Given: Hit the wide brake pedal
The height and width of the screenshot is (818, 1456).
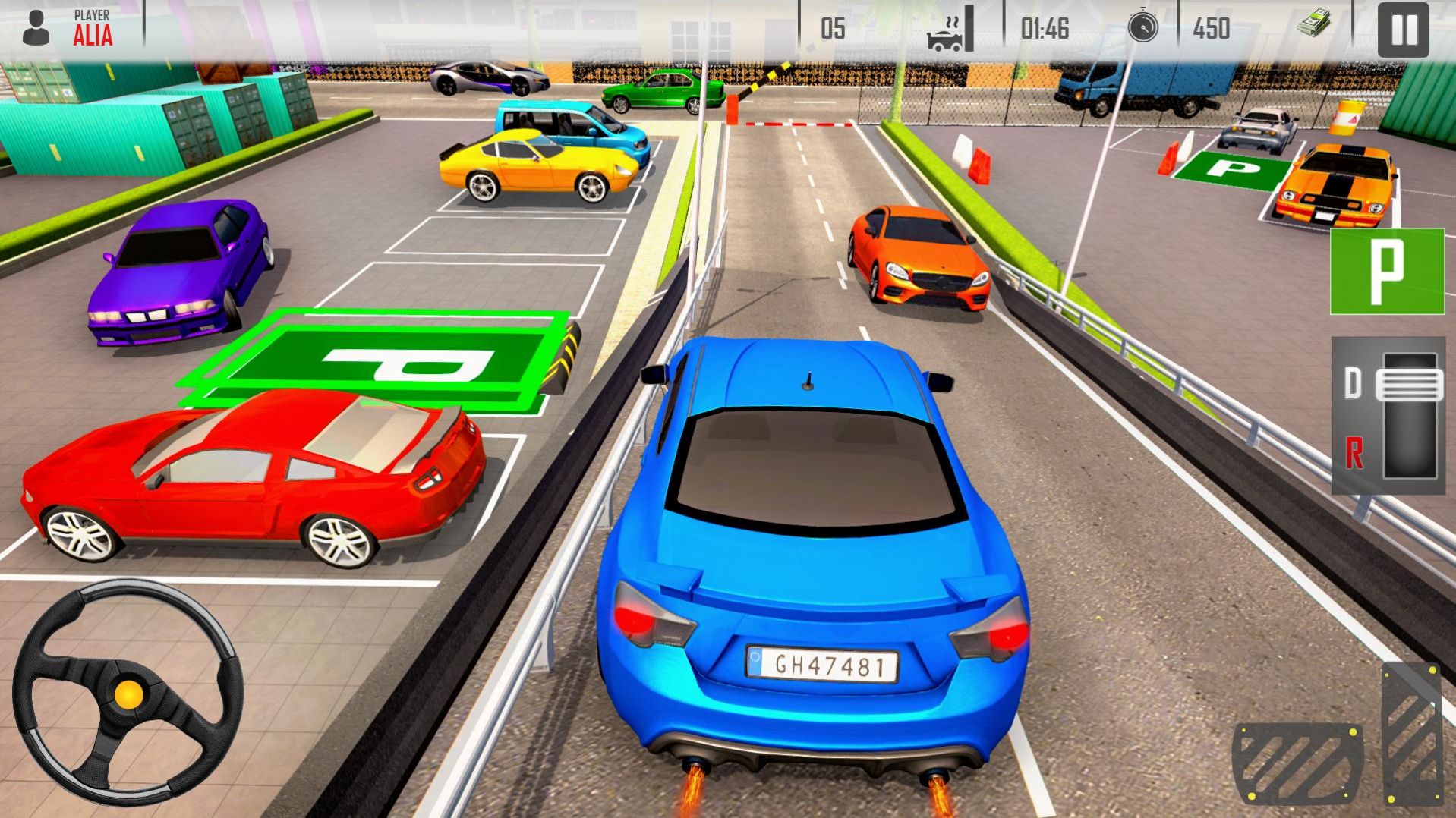Looking at the screenshot, I should [1297, 763].
